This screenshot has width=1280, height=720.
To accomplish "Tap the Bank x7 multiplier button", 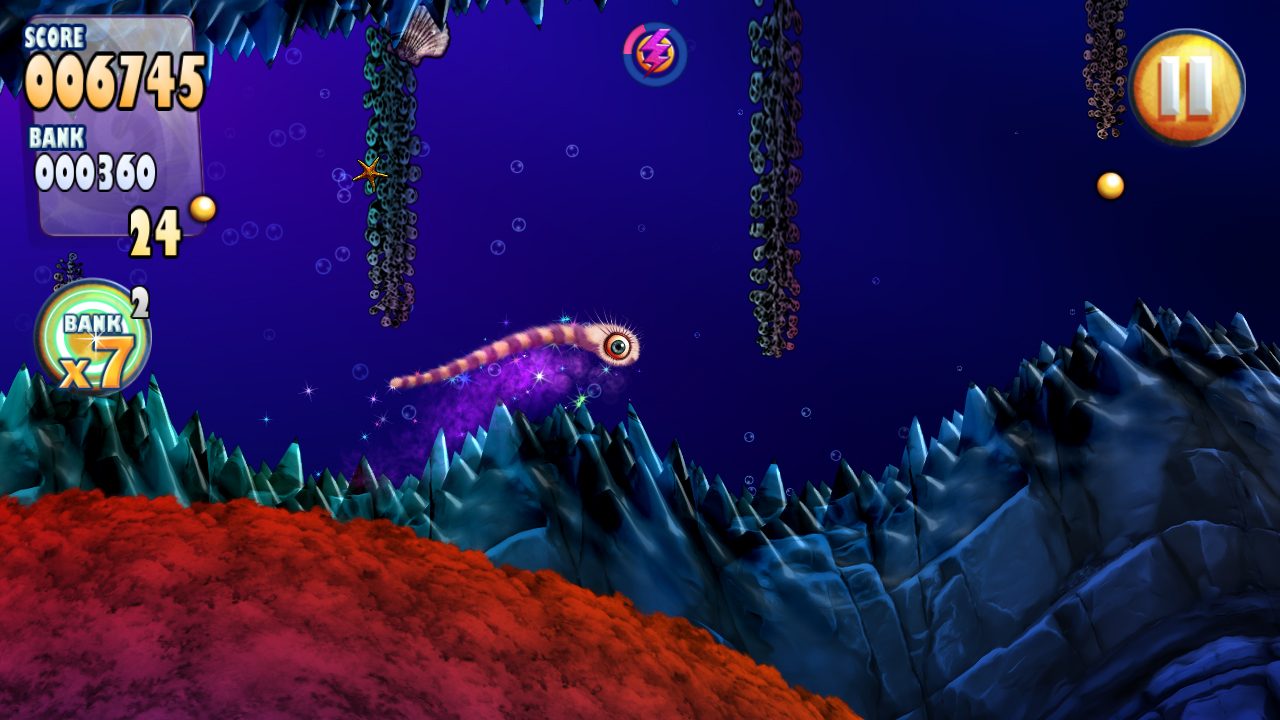I will (92, 338).
